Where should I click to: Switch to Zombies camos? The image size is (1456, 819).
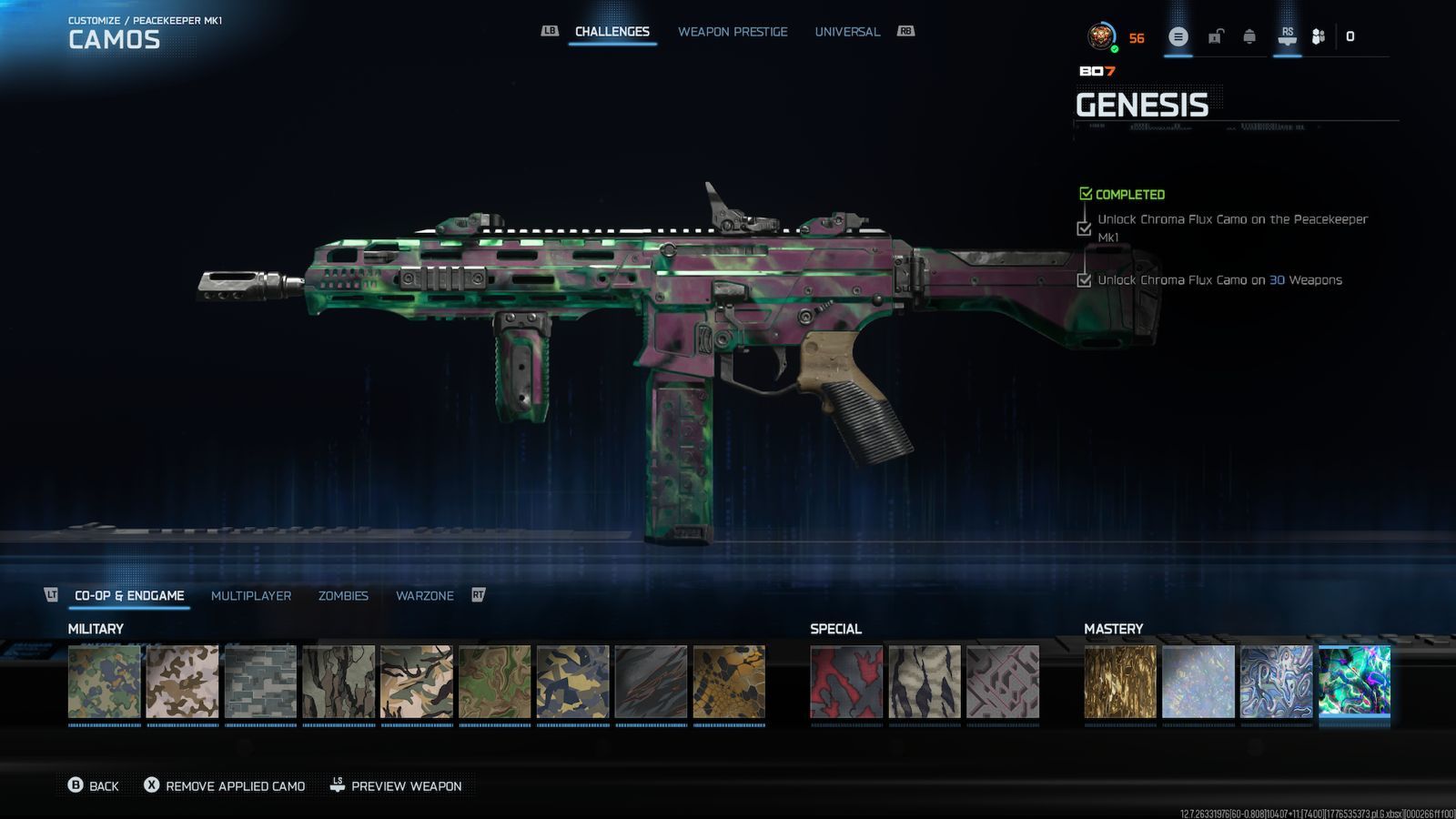coord(343,596)
